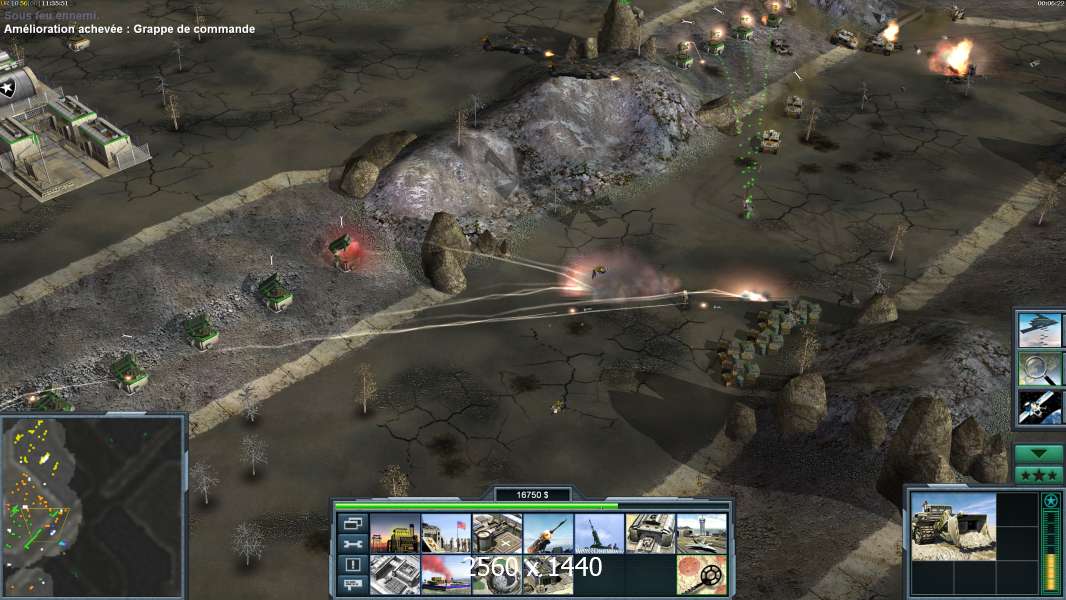
Task: Click the minimap radar display
Action: click(93, 507)
